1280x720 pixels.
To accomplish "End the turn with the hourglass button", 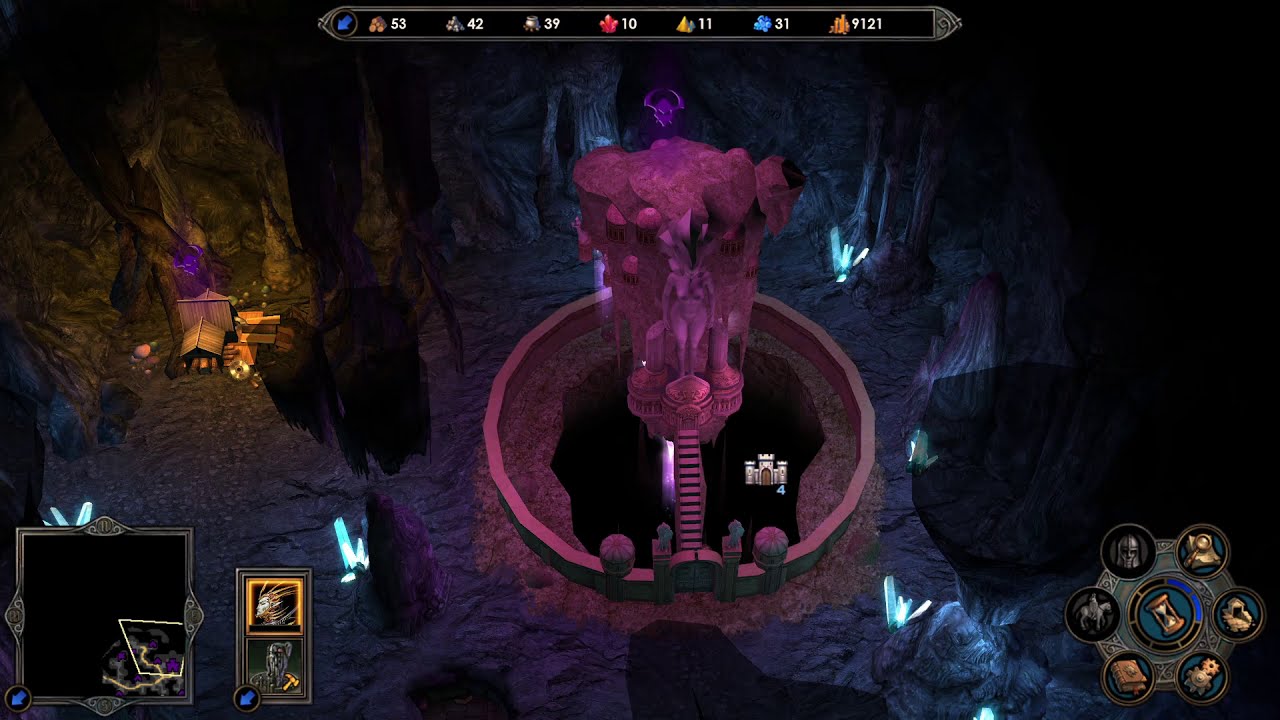I will tap(1164, 610).
